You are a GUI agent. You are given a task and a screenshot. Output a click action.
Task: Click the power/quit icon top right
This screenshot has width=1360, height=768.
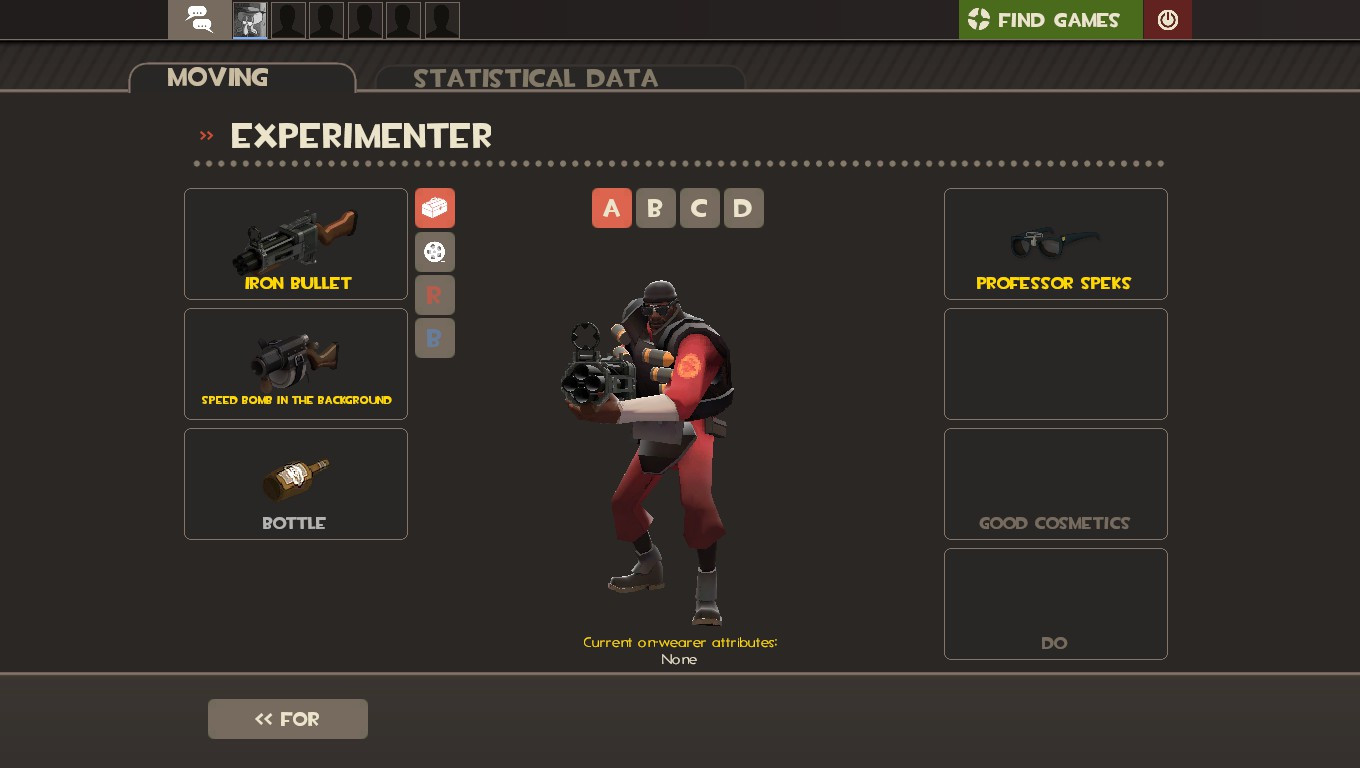[1167, 19]
